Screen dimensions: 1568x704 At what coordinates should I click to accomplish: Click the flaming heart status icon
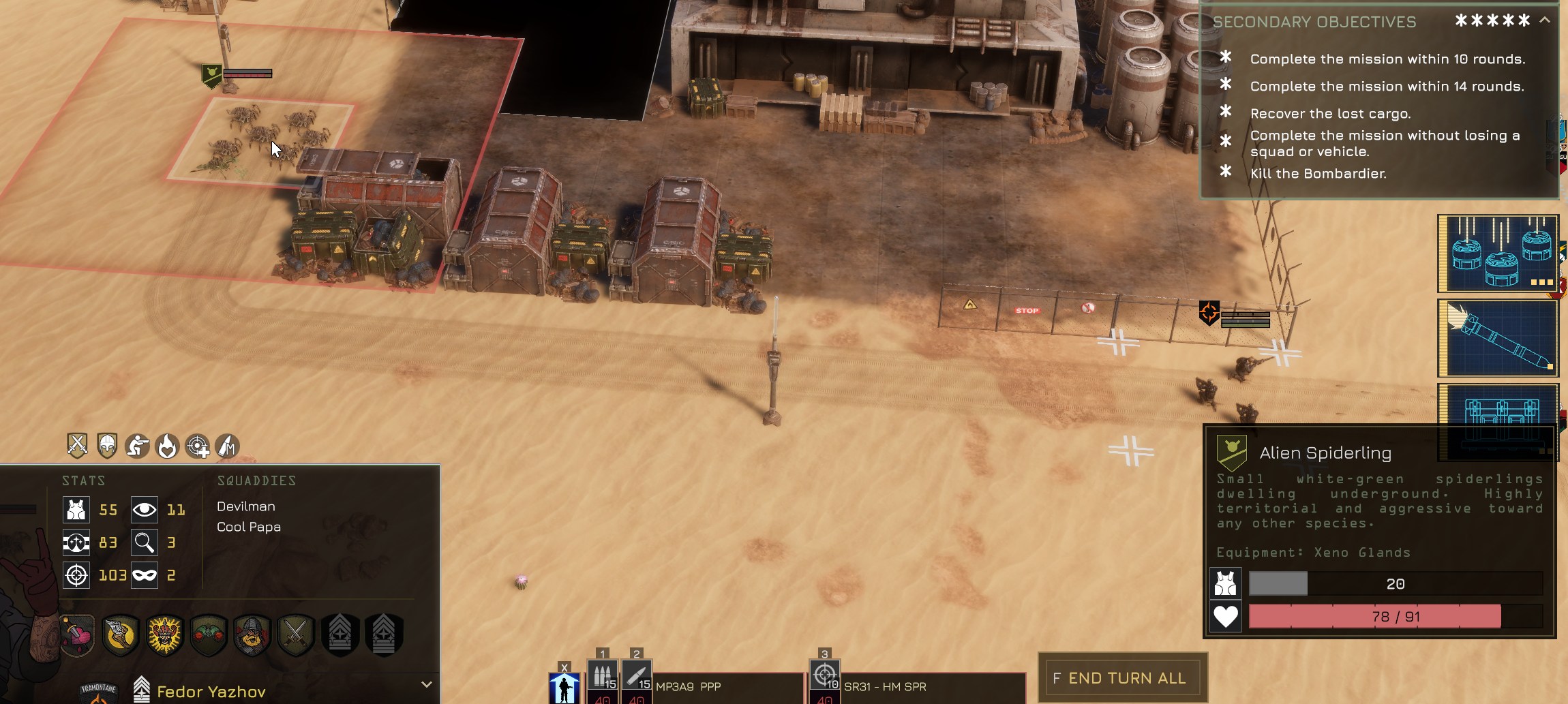(x=167, y=446)
